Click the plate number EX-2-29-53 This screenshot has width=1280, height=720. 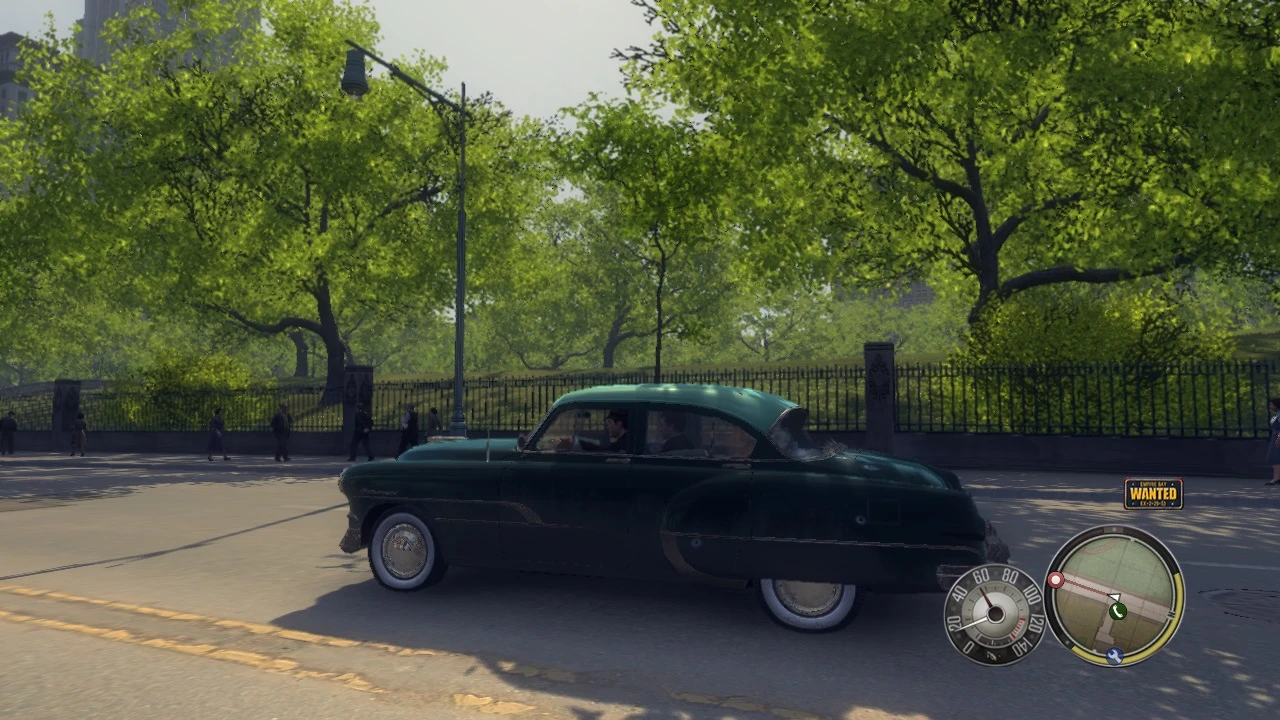tap(1153, 504)
